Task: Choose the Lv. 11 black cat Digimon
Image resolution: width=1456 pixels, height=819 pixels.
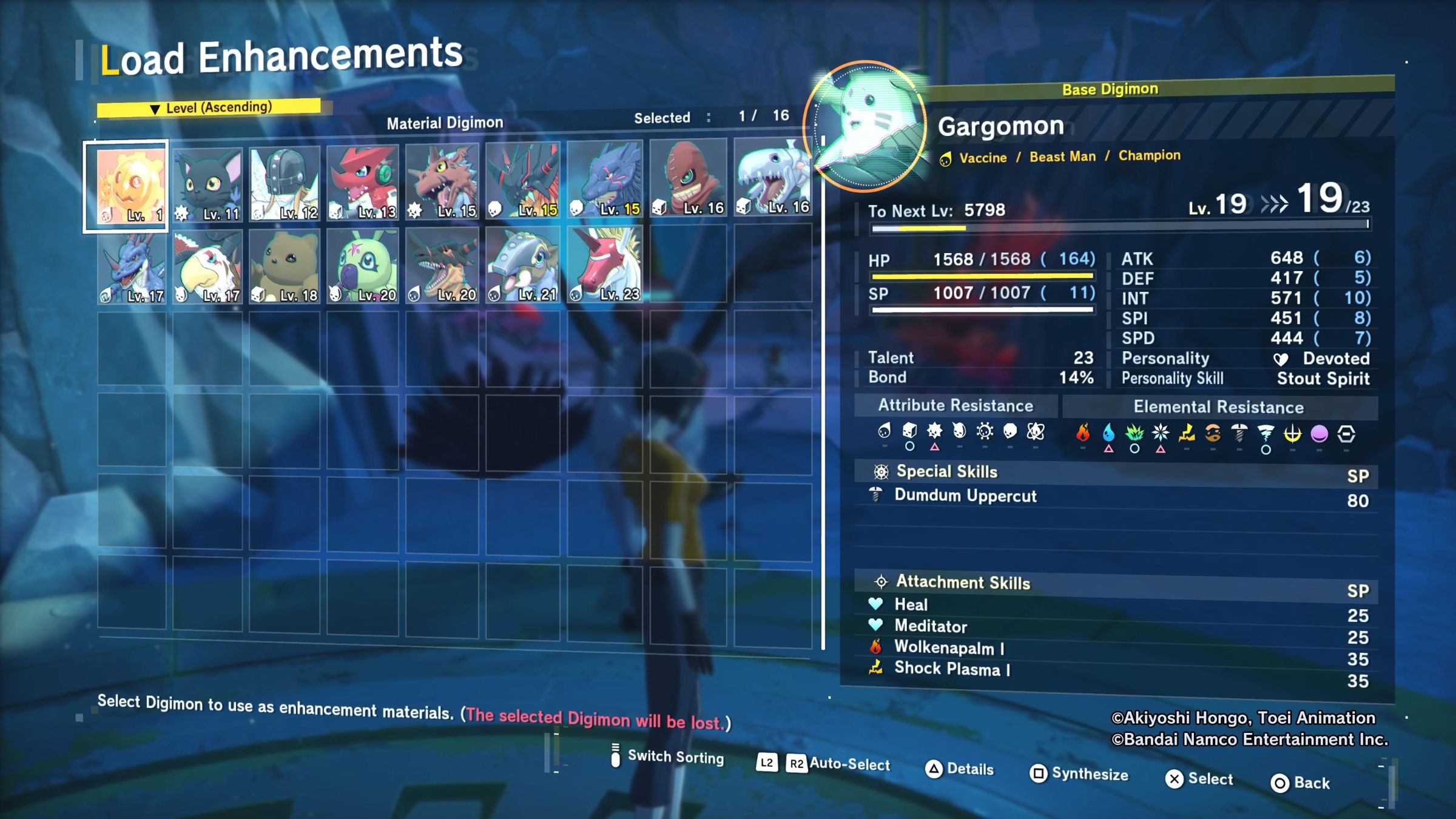Action: (x=207, y=184)
